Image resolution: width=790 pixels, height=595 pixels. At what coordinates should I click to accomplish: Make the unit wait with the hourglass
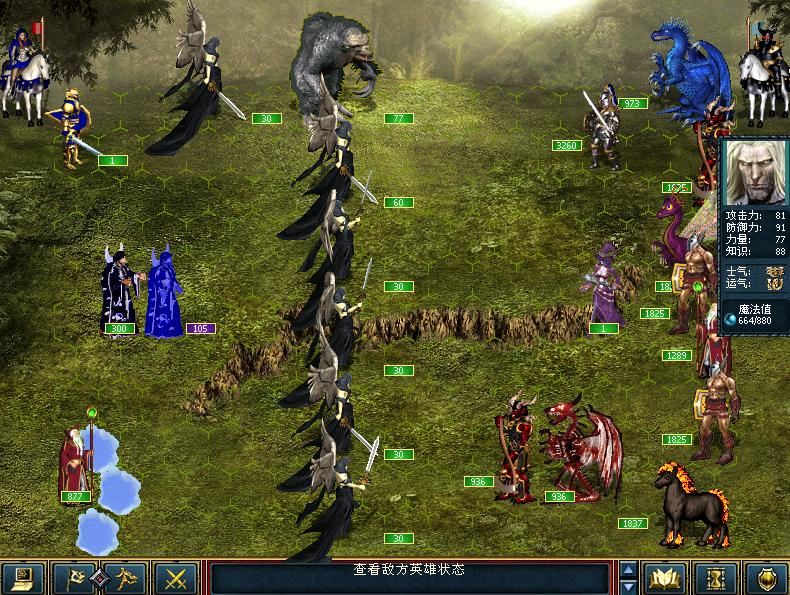pyautogui.click(x=716, y=578)
